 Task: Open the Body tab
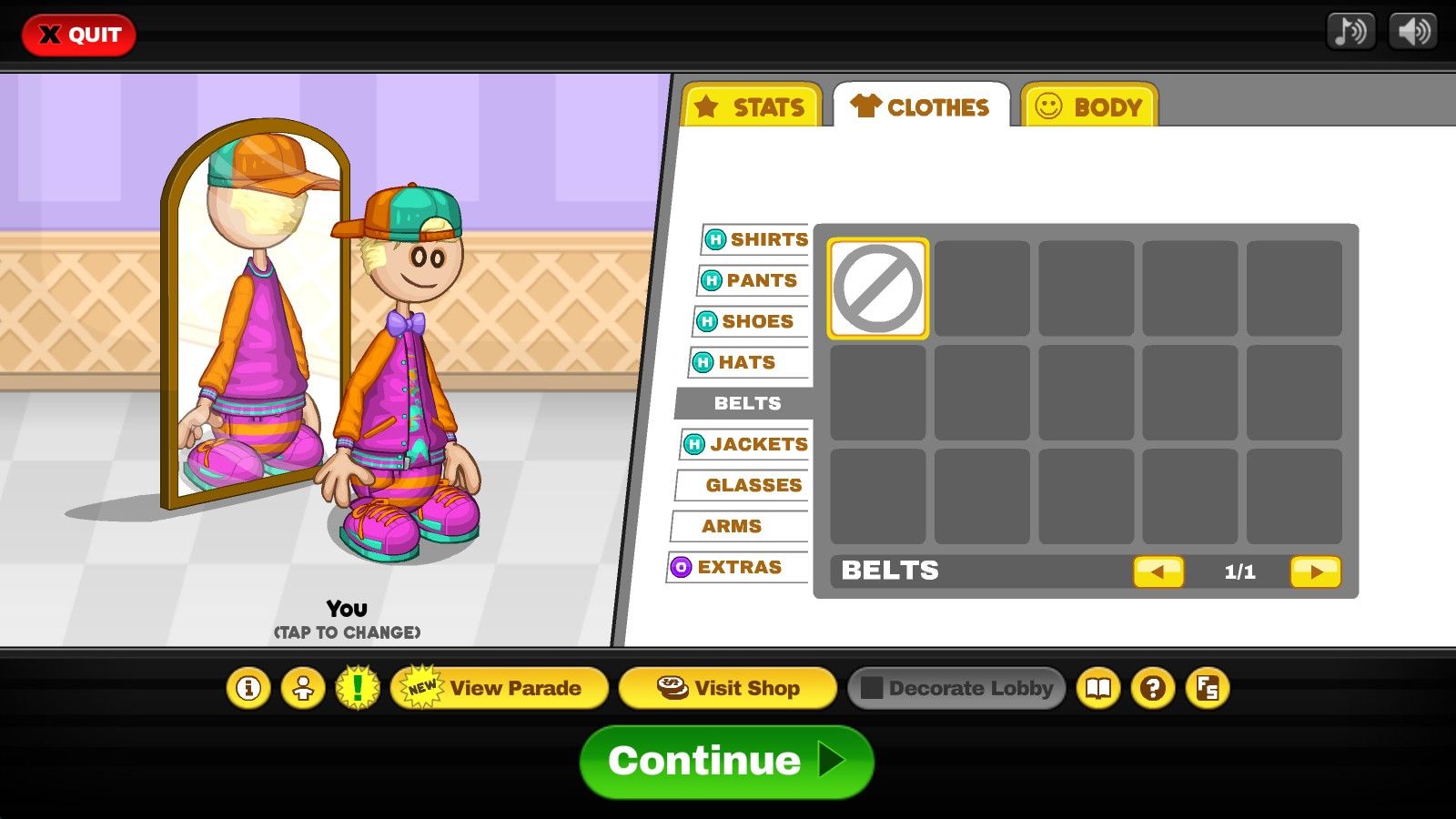(1089, 106)
